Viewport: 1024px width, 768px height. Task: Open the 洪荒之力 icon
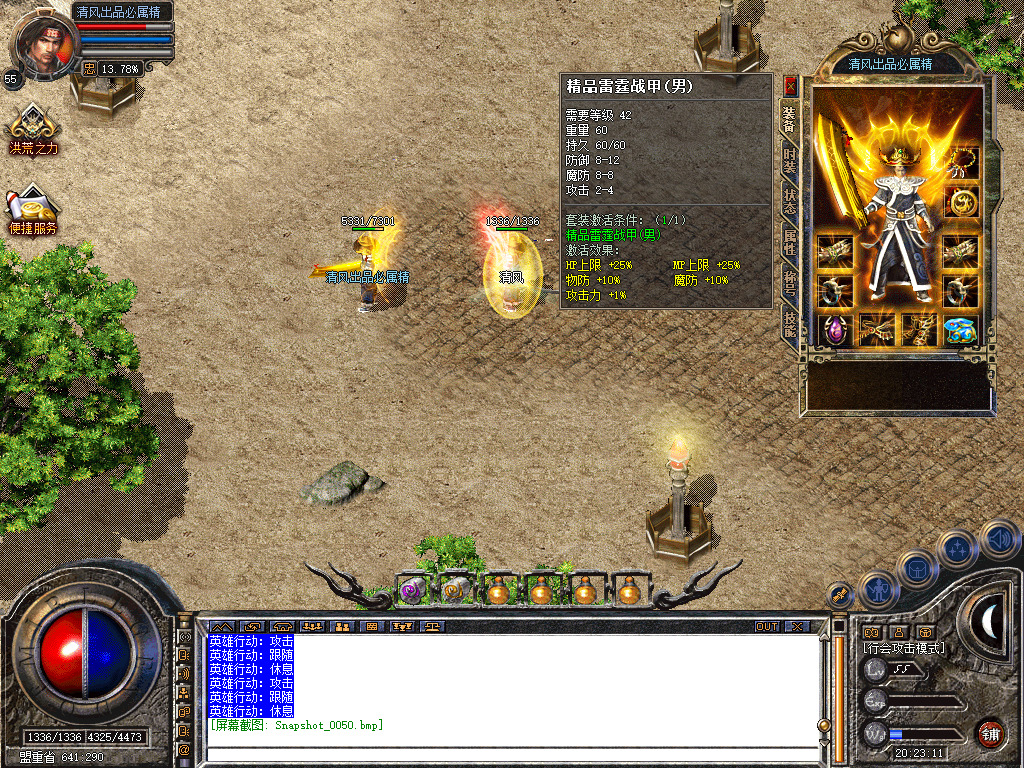[33, 130]
